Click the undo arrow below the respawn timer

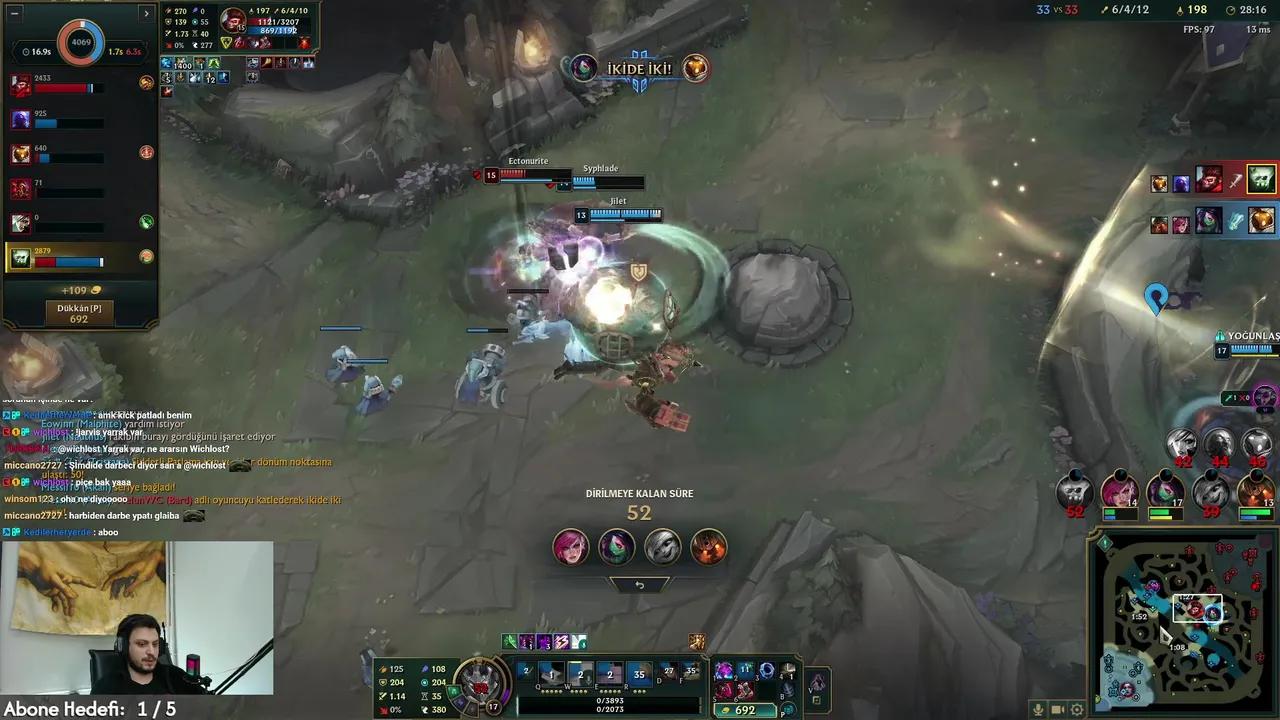coord(640,583)
